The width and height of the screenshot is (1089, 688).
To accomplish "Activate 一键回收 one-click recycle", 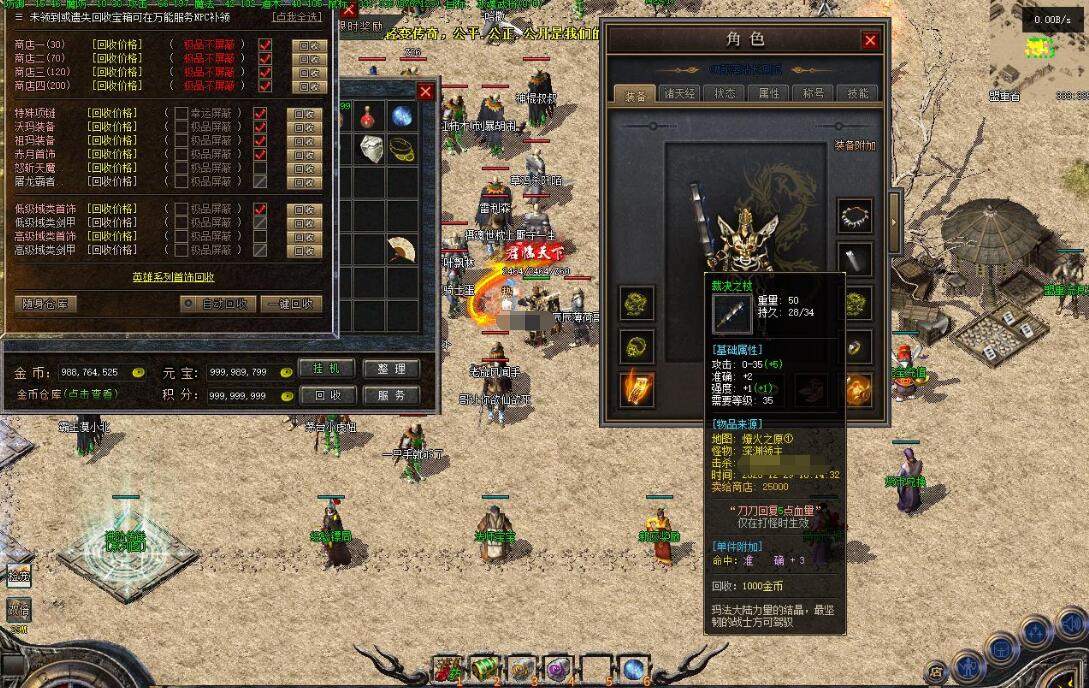I will (x=292, y=304).
